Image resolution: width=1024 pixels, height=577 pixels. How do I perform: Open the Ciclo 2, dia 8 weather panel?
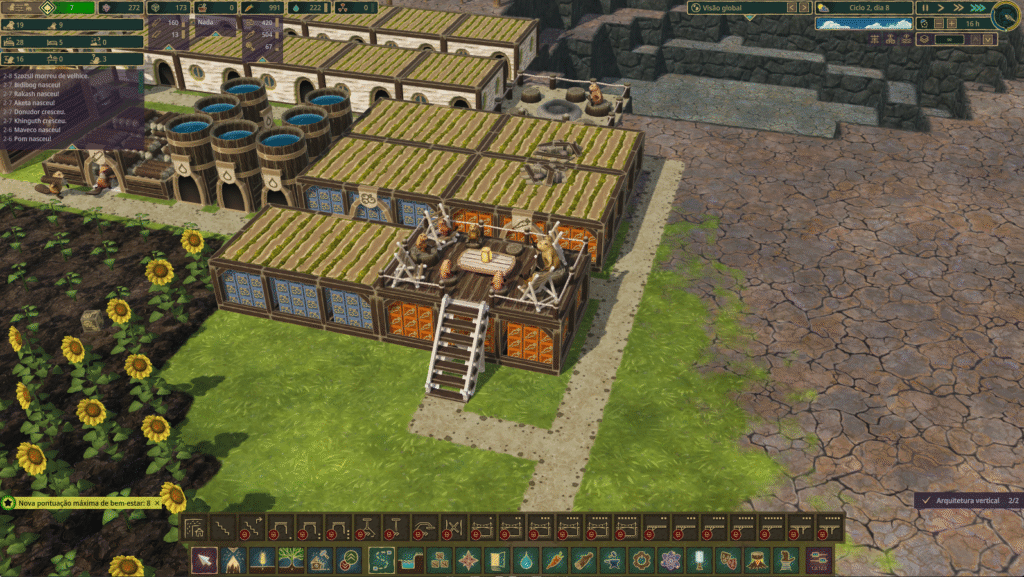(x=864, y=8)
